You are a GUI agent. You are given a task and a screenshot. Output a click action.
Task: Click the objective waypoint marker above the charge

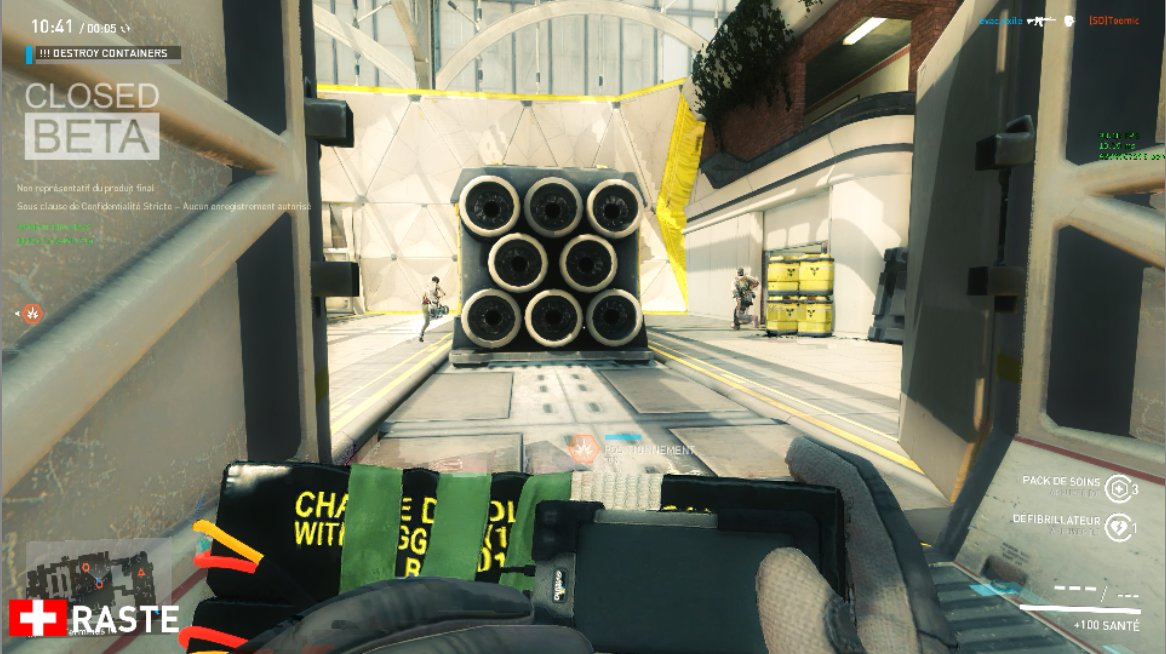click(581, 449)
